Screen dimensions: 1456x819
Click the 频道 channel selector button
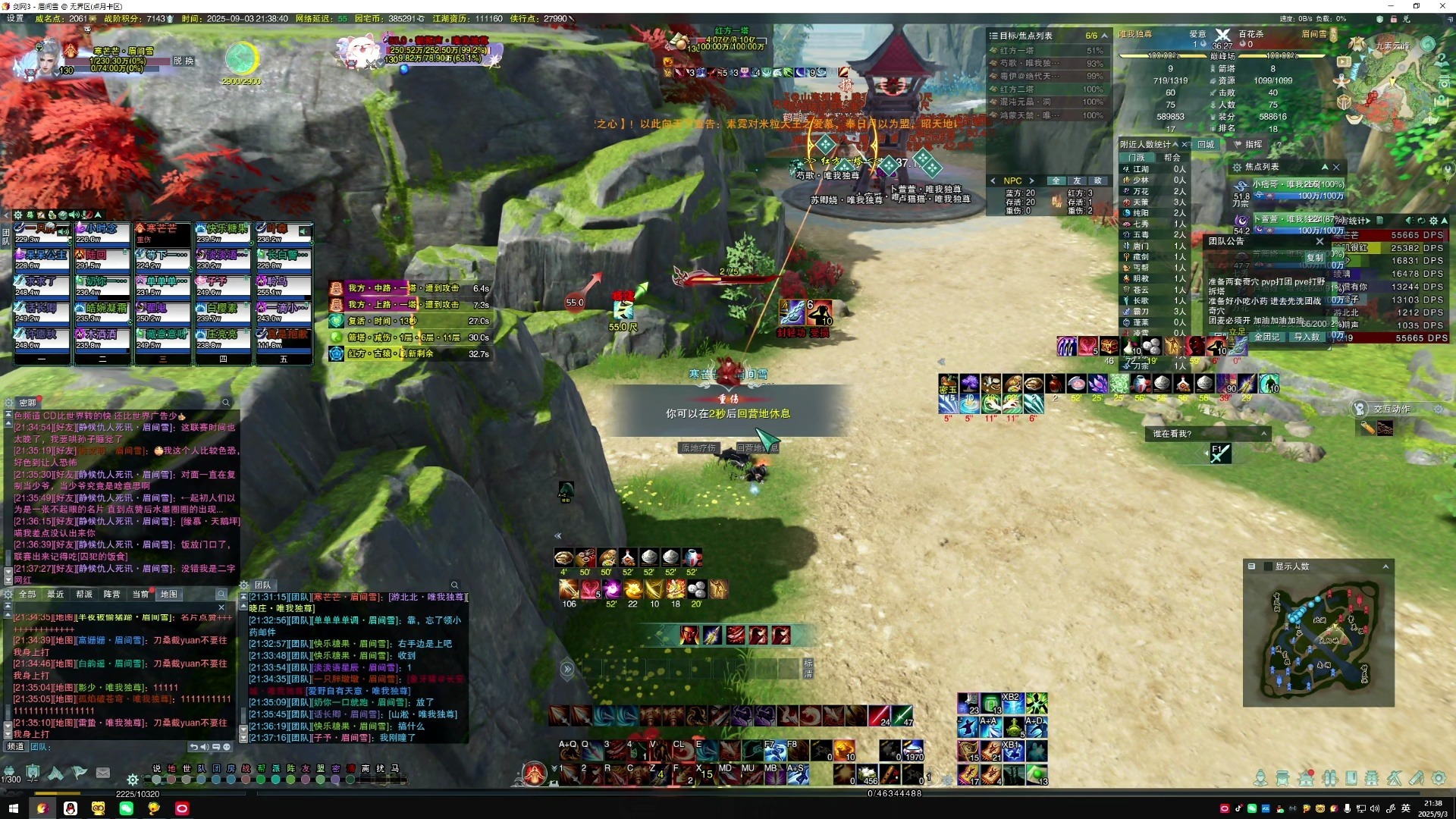tap(15, 747)
